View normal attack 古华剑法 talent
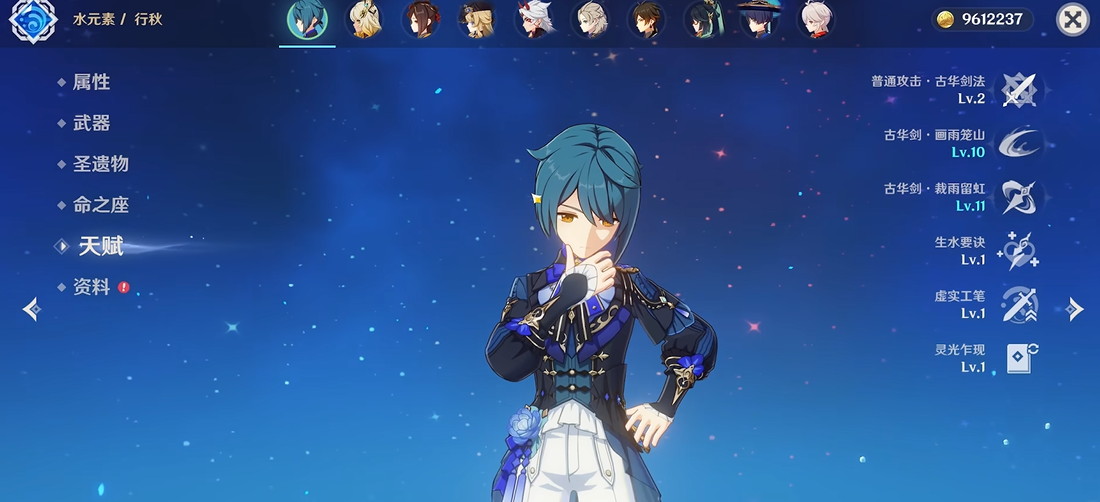 coord(1018,90)
